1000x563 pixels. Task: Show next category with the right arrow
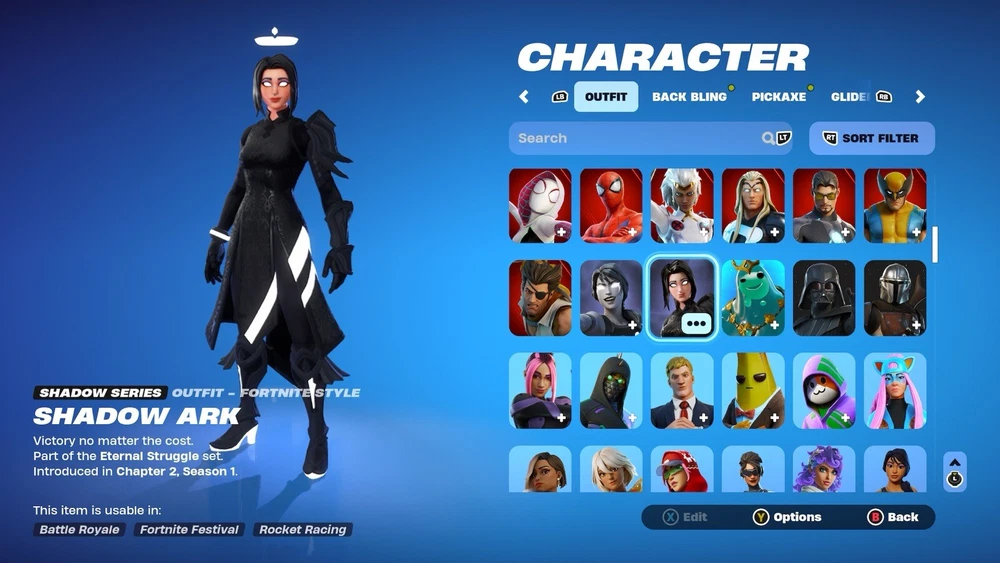click(x=920, y=97)
